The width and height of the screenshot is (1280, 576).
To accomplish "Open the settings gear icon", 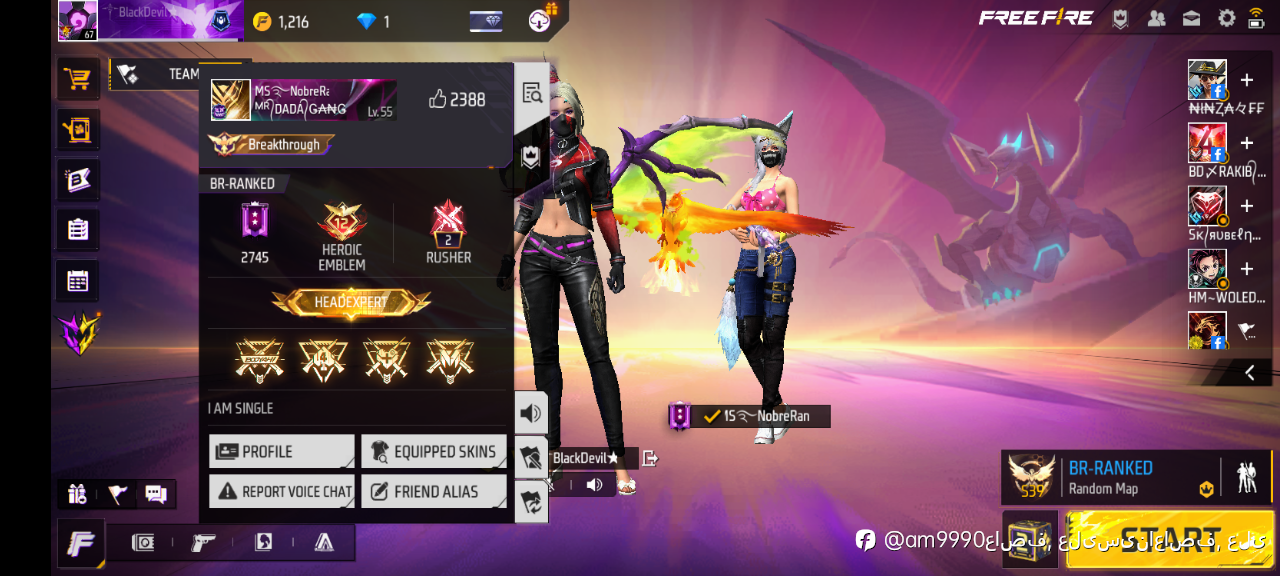I will 1226,18.
